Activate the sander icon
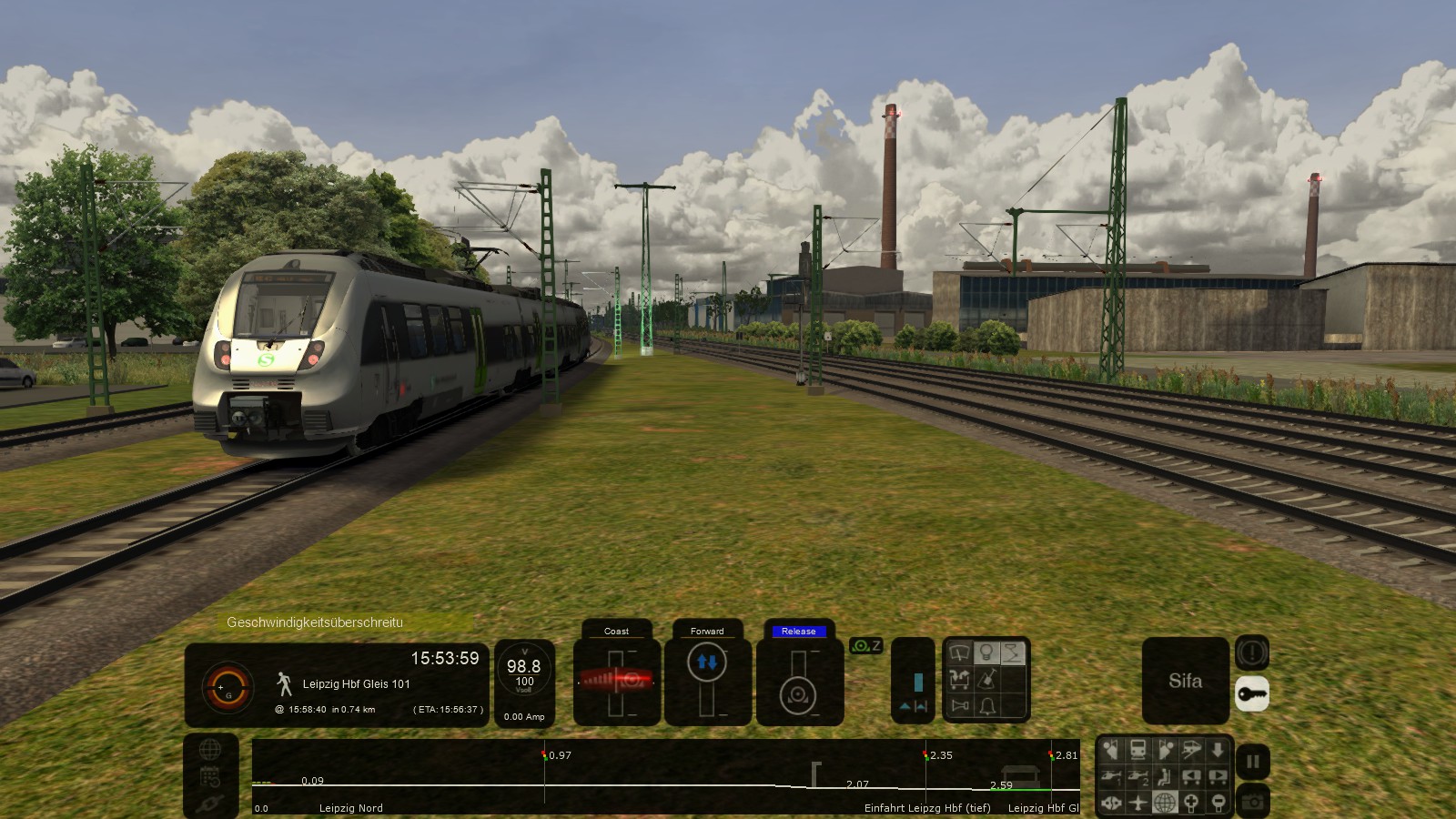 [986, 679]
